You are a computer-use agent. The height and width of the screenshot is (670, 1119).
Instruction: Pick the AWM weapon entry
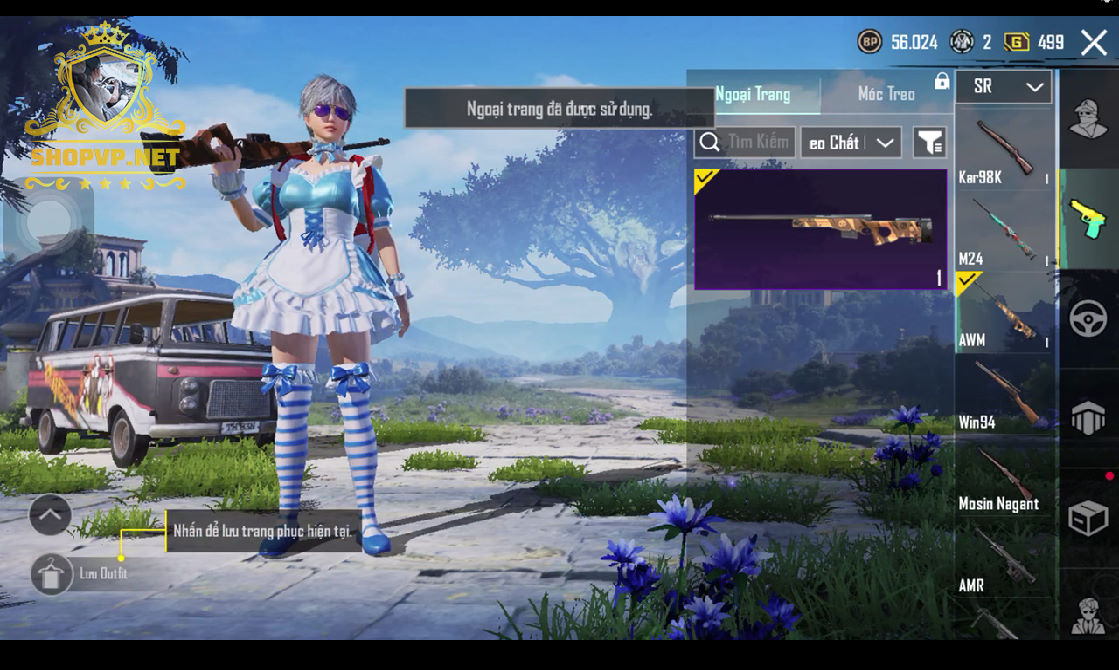coord(1003,312)
